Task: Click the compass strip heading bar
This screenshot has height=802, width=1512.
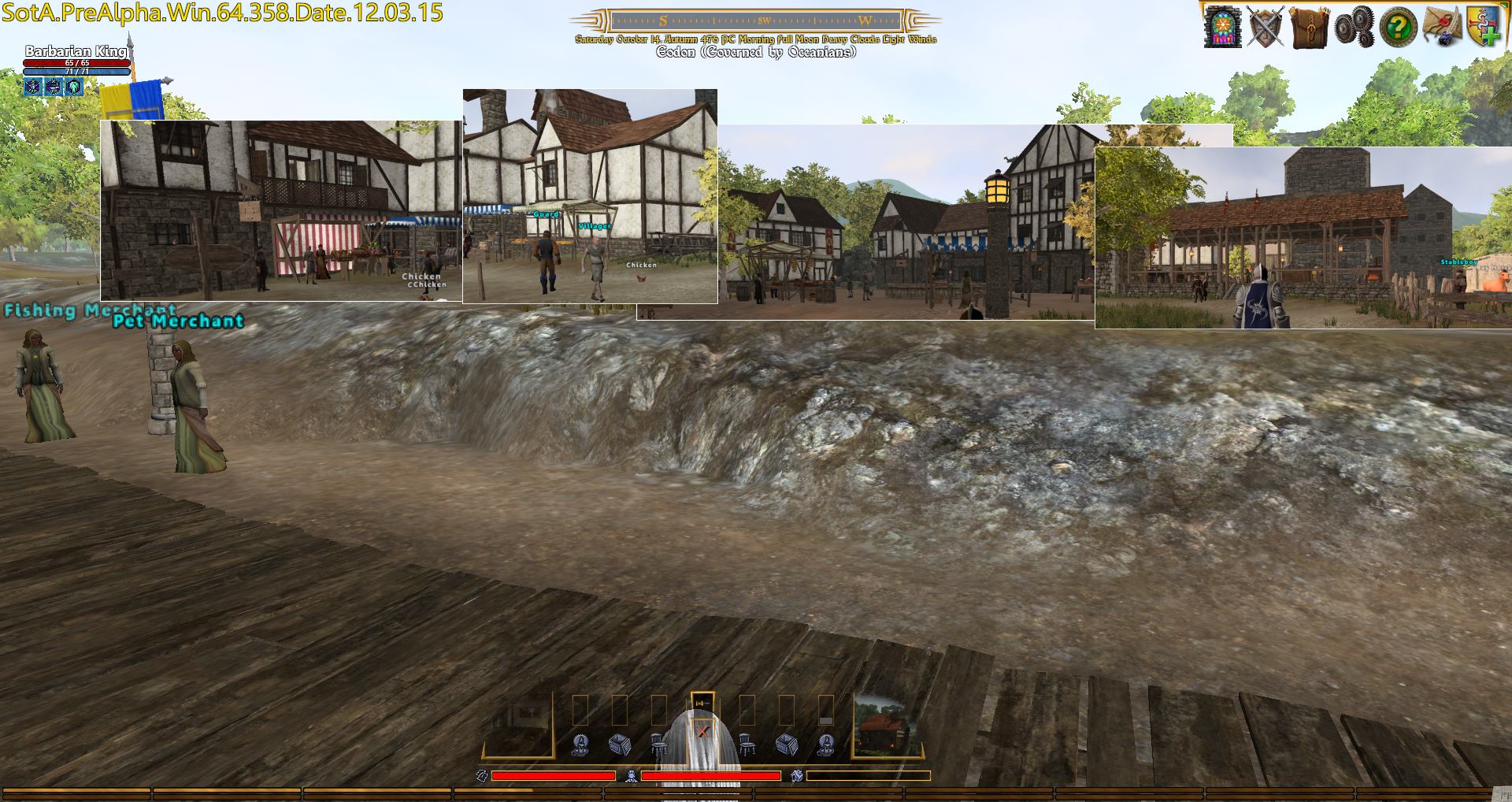Action: pos(755,21)
